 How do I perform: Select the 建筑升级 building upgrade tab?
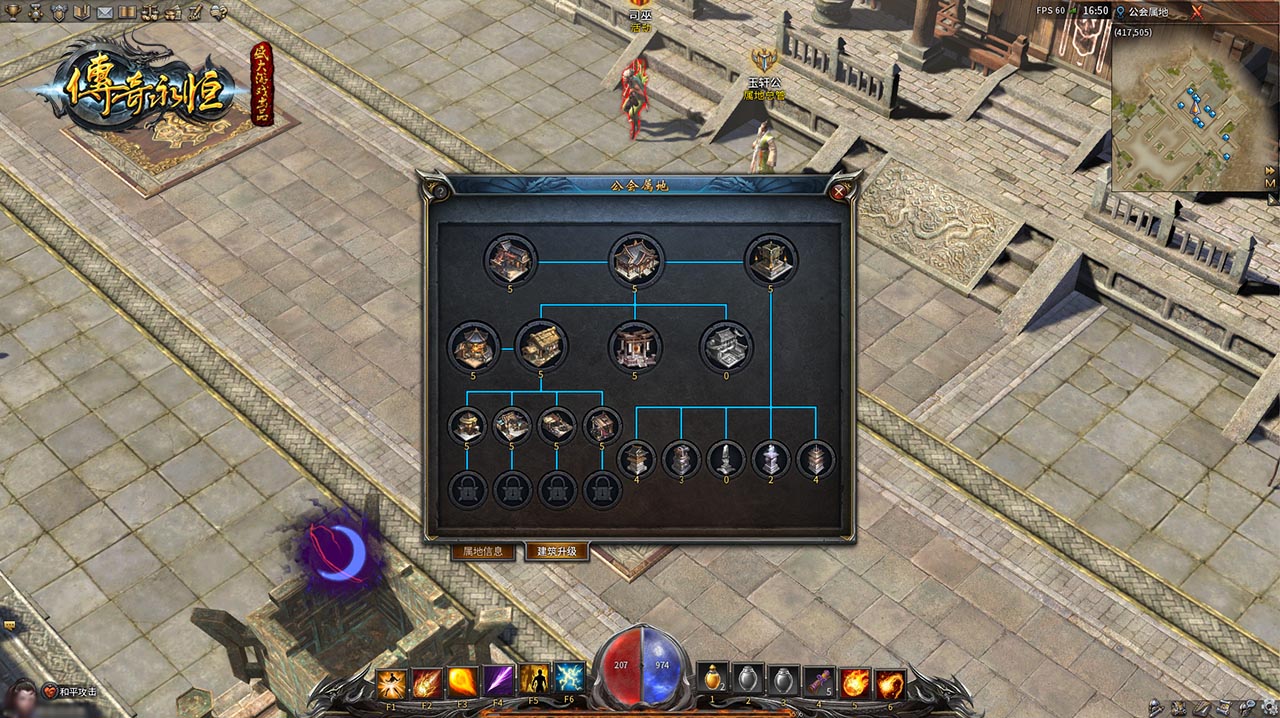557,552
